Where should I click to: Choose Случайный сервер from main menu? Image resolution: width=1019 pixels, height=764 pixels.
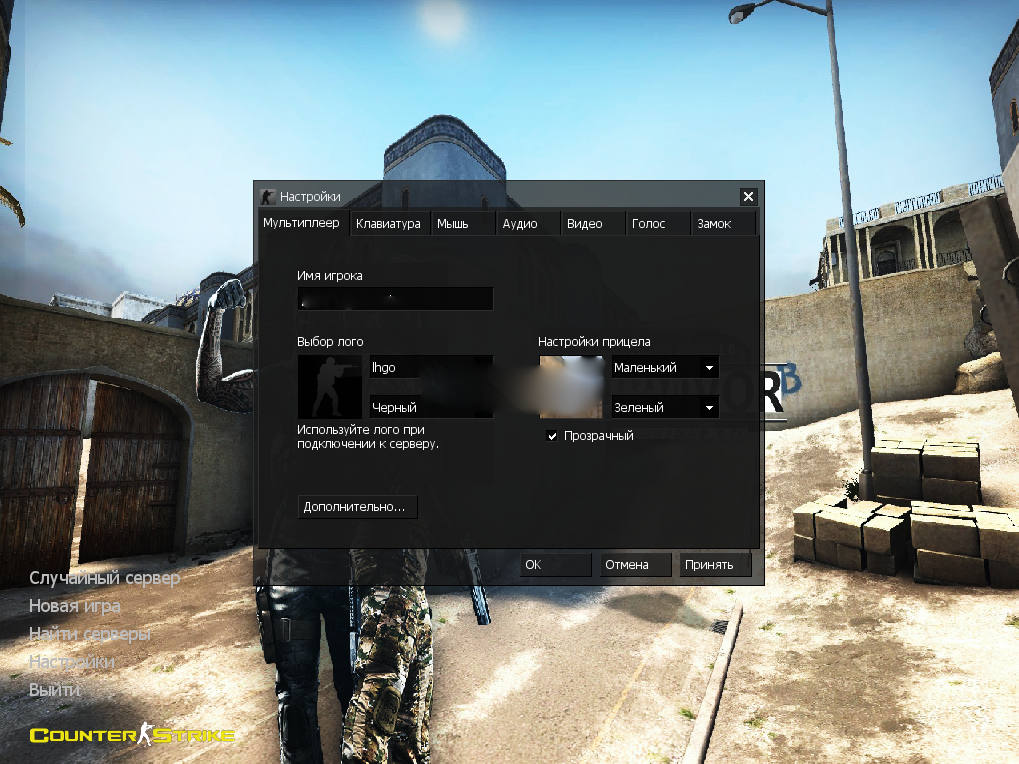(105, 578)
